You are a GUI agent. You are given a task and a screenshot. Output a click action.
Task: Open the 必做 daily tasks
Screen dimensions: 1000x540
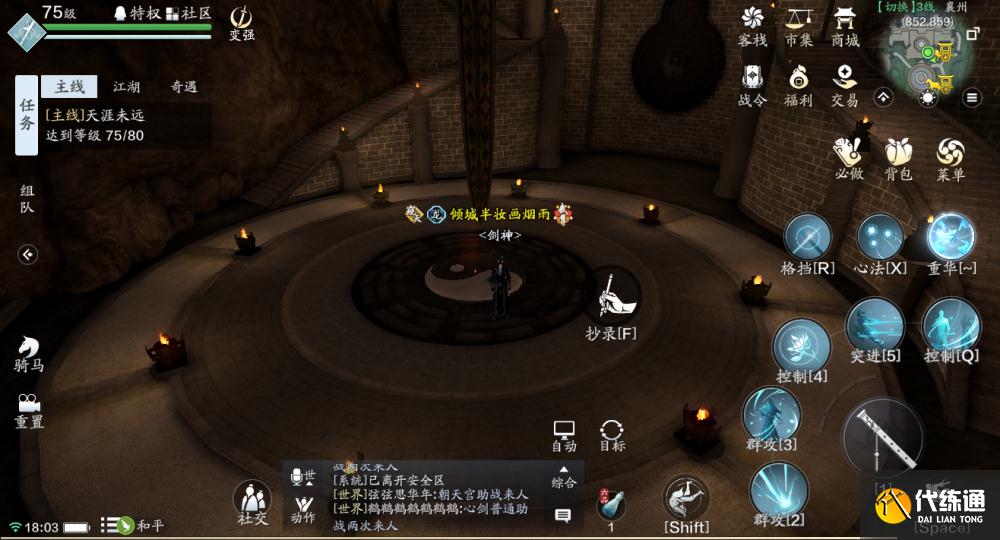[848, 158]
